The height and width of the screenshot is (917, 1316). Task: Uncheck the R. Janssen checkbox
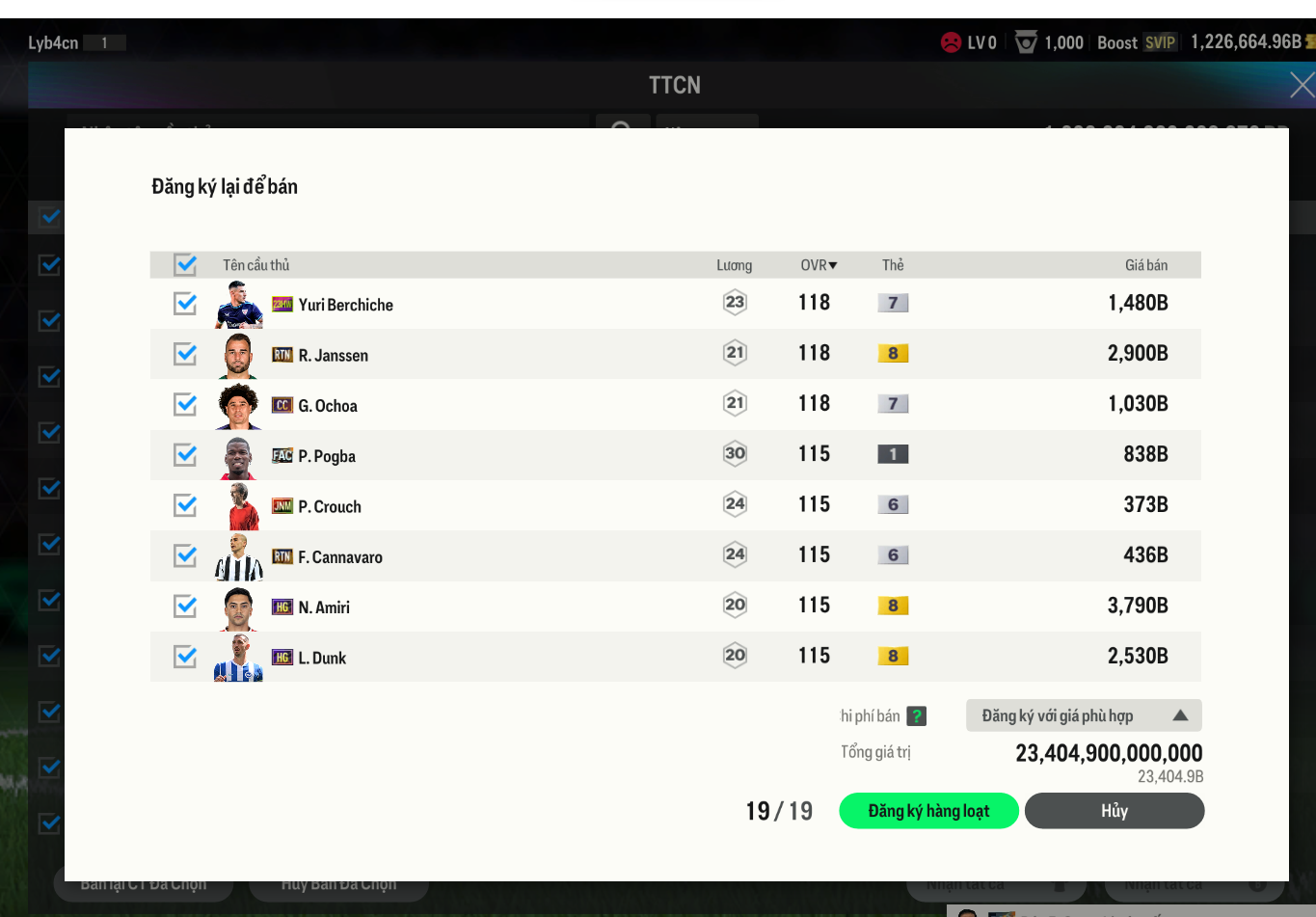tap(185, 354)
